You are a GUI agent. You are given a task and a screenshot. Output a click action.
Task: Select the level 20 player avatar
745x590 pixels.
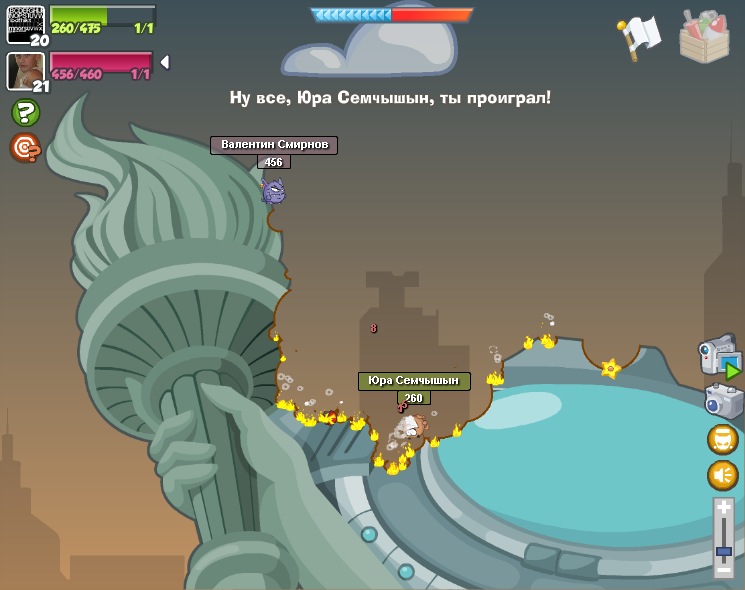pyautogui.click(x=25, y=23)
